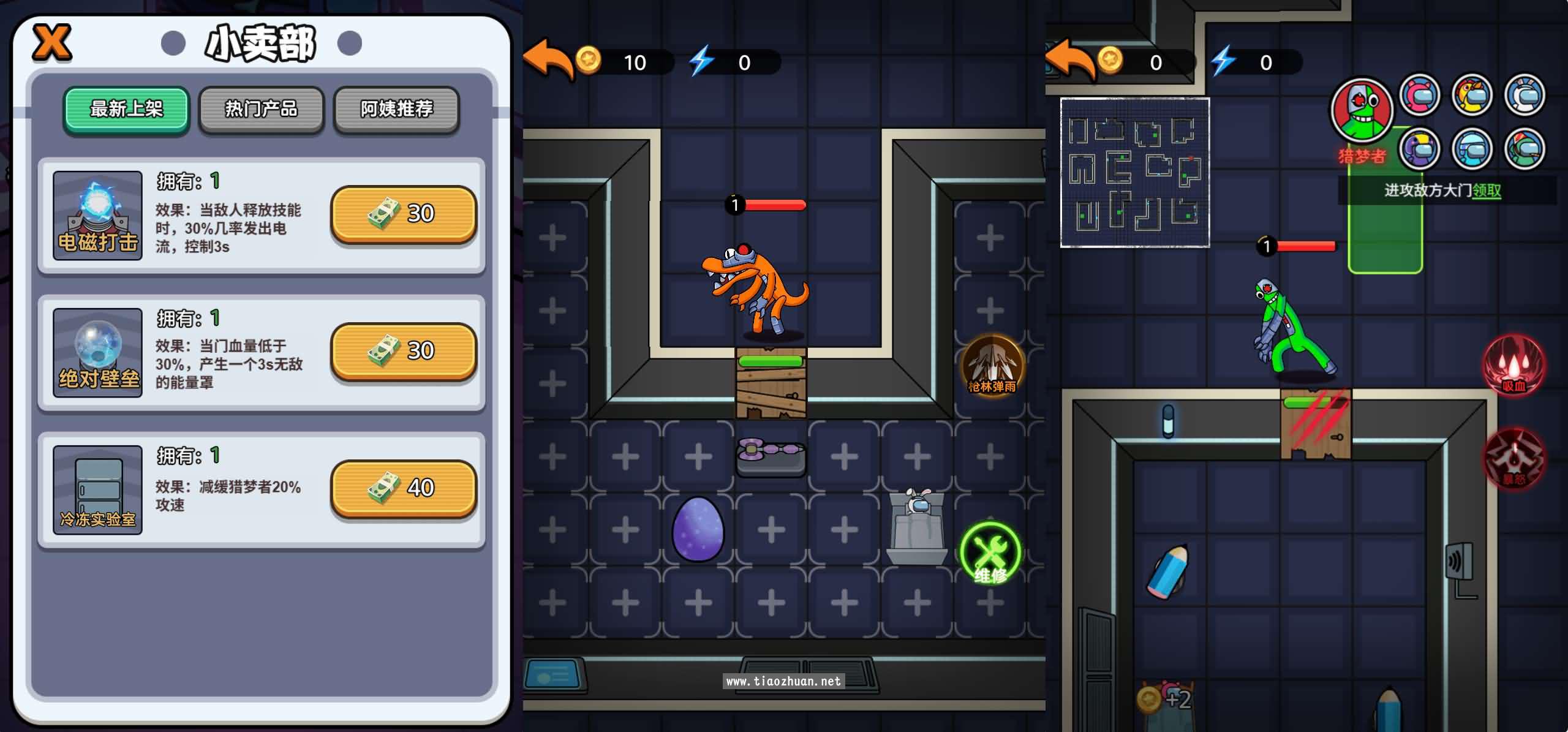Use the 吸血 ability
This screenshot has height=732, width=1568.
point(1514,365)
